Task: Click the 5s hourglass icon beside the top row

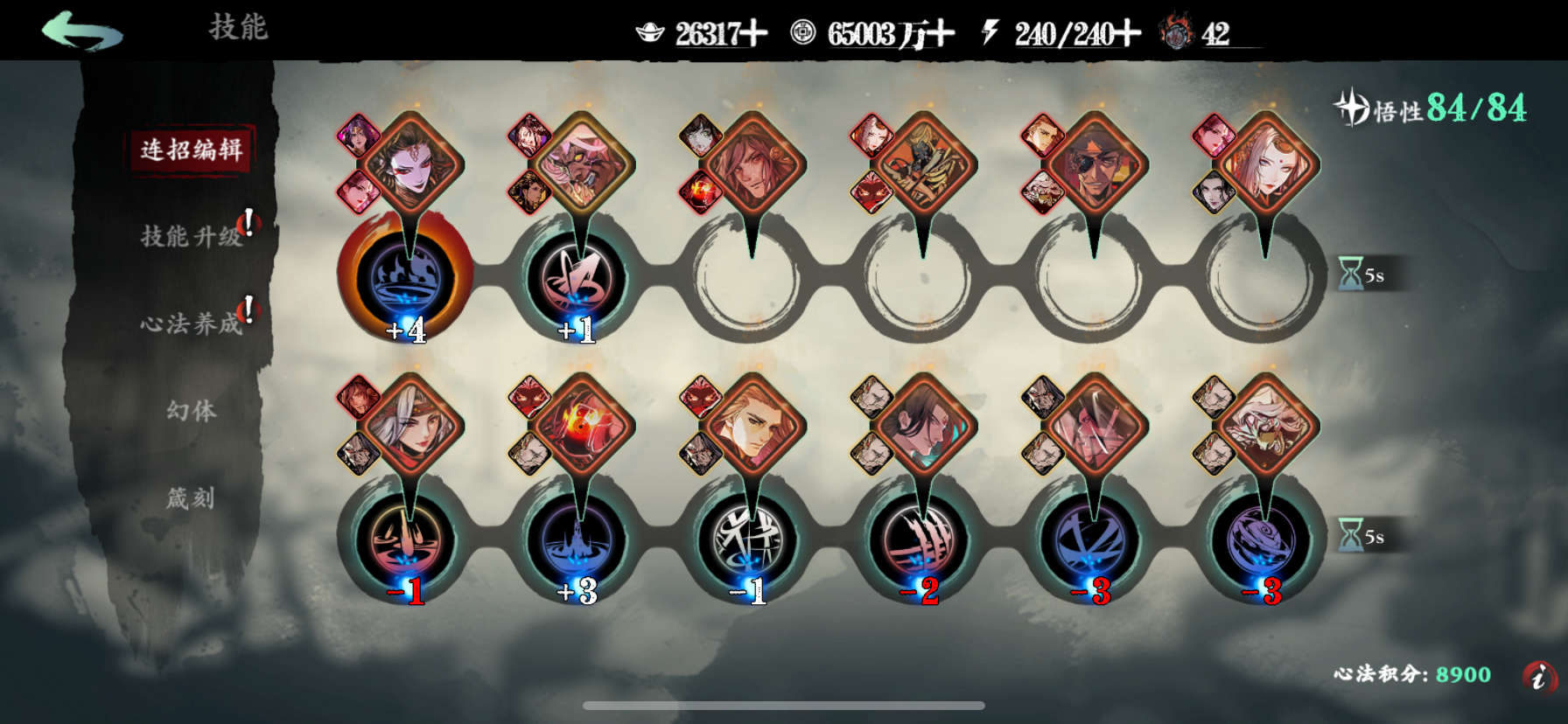Action: tap(1351, 274)
